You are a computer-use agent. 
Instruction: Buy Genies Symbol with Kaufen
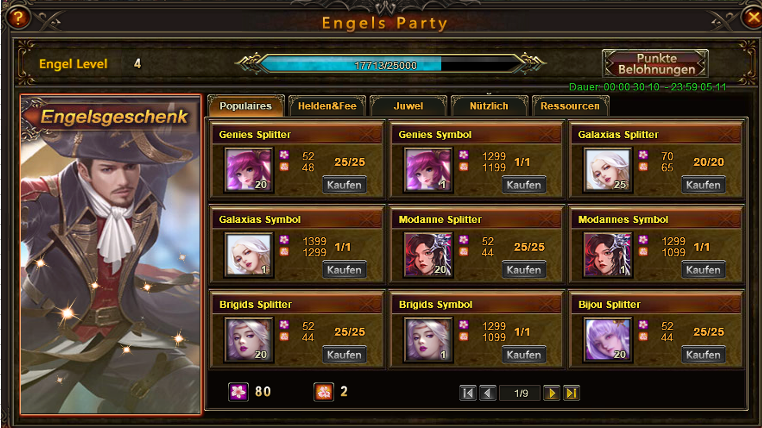tap(524, 185)
